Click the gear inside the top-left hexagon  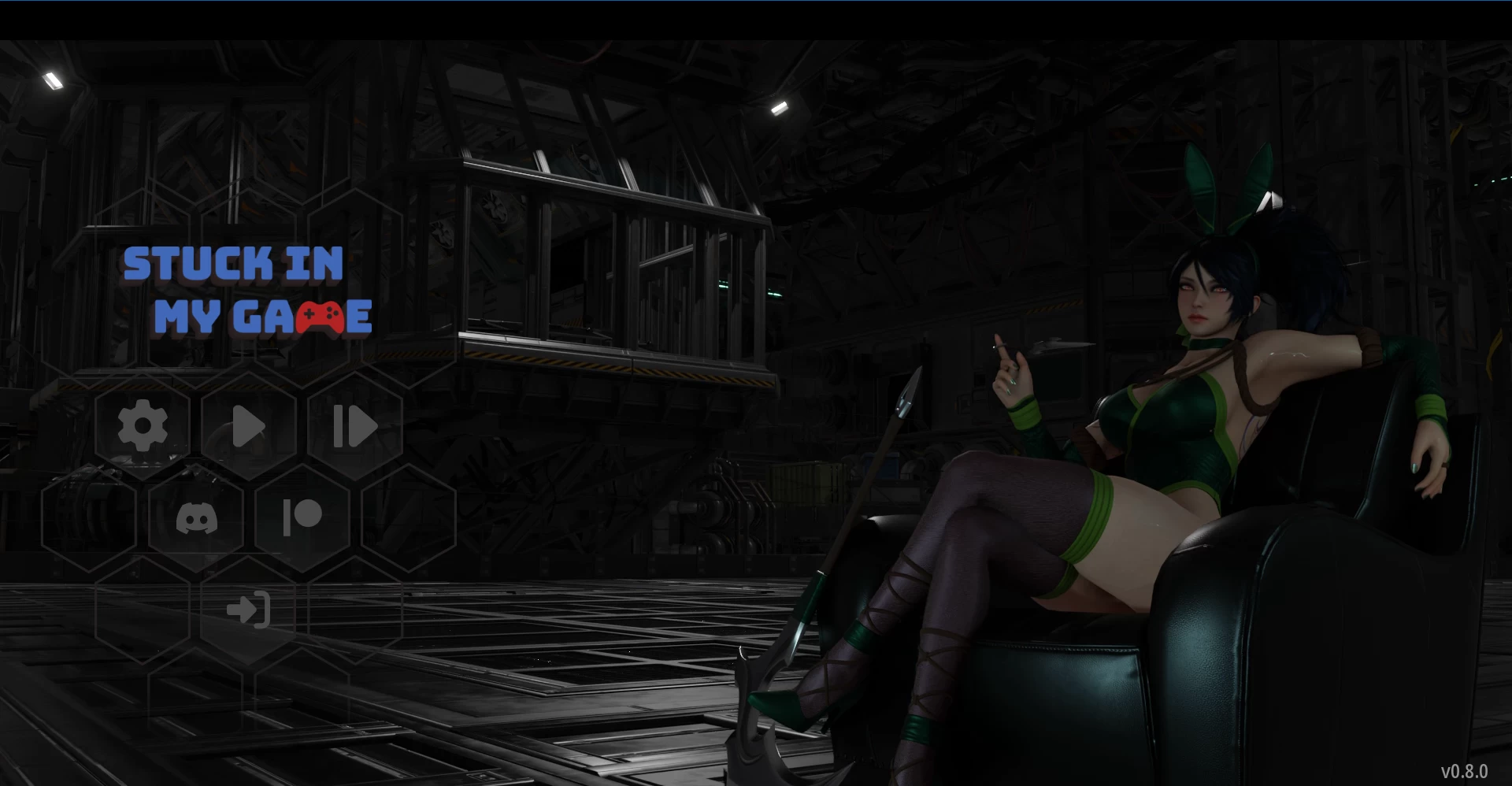click(x=143, y=426)
